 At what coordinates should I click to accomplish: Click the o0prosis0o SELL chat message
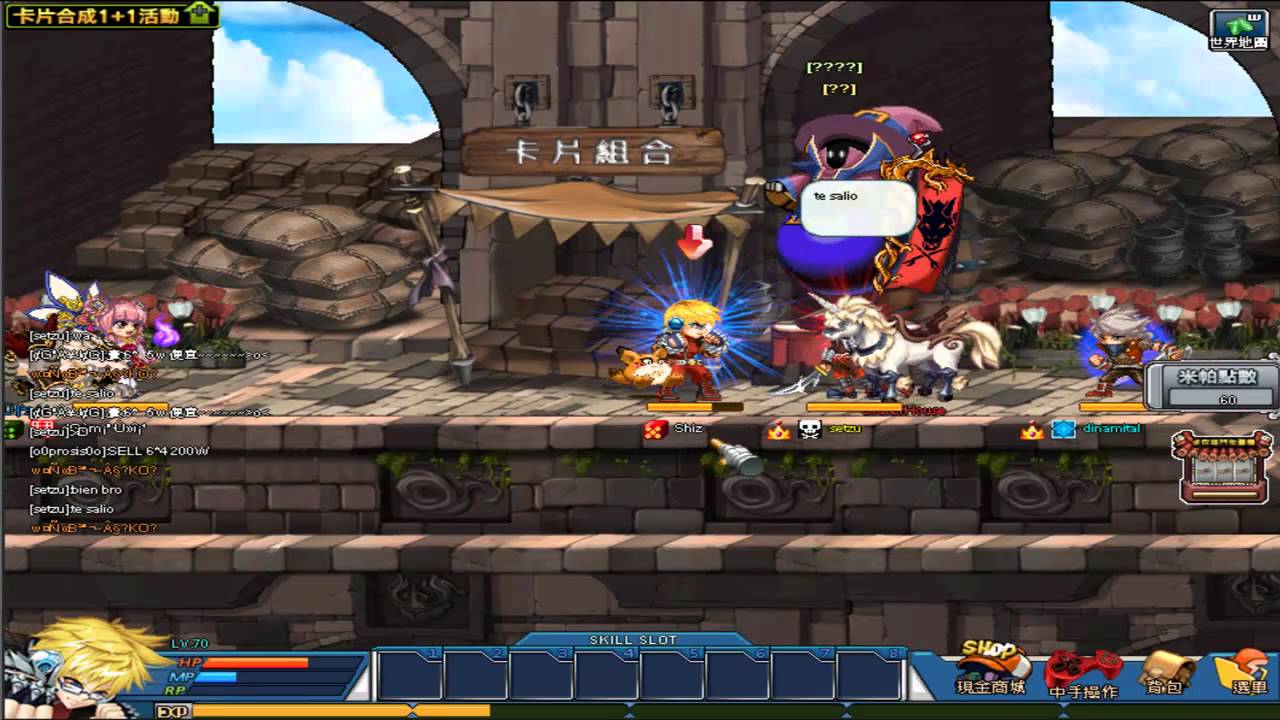pyautogui.click(x=119, y=451)
